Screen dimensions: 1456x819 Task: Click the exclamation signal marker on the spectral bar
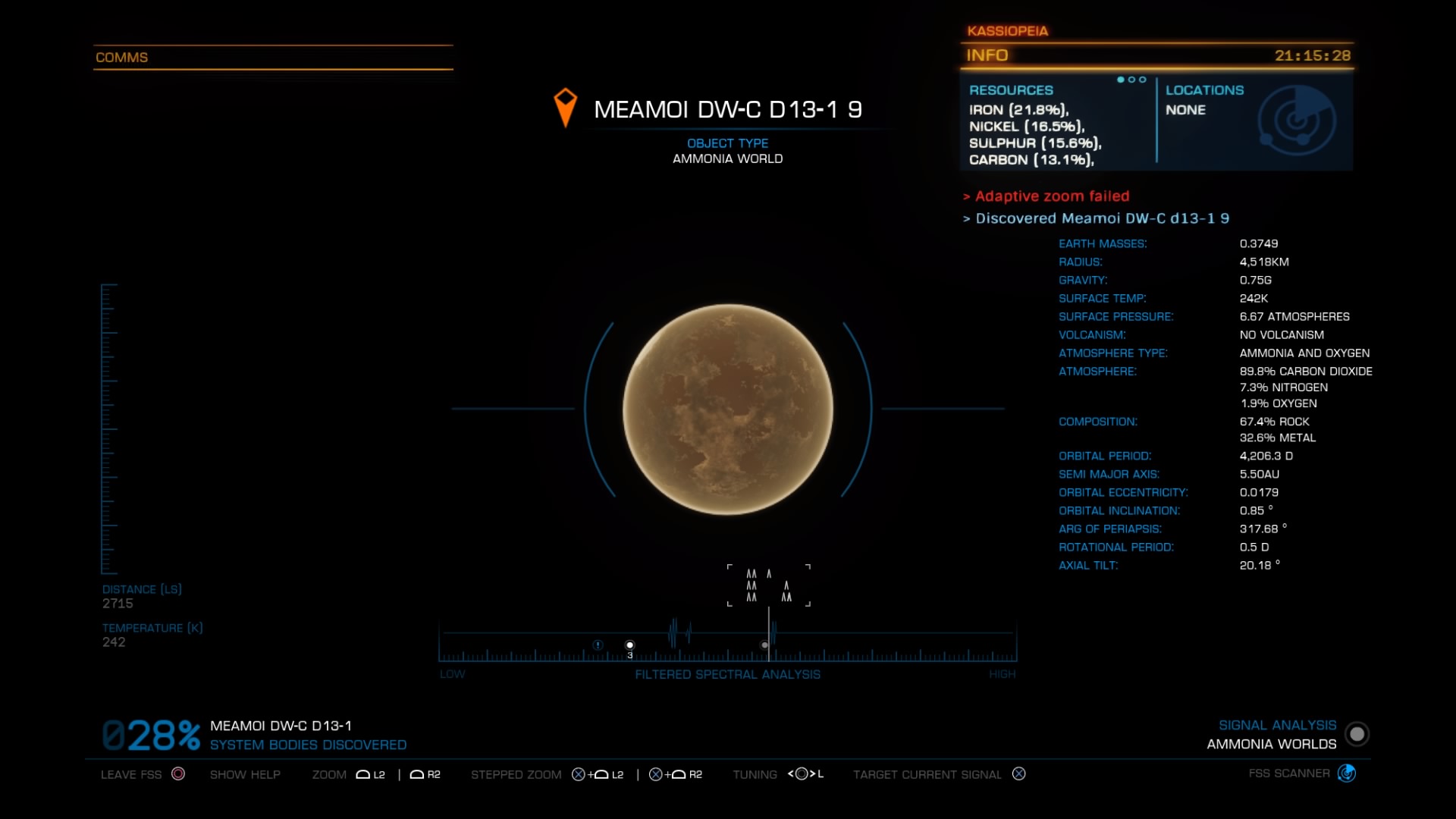click(x=598, y=645)
